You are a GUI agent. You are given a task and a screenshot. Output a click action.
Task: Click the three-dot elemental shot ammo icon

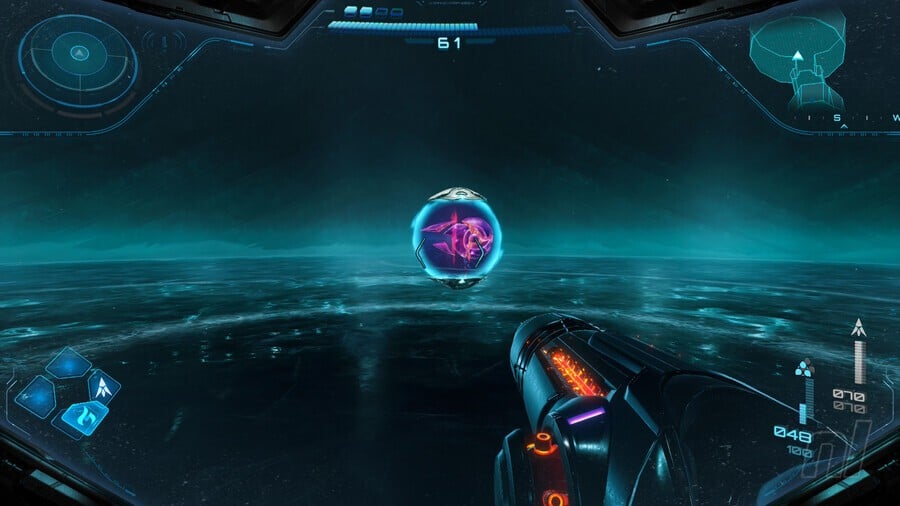point(804,368)
